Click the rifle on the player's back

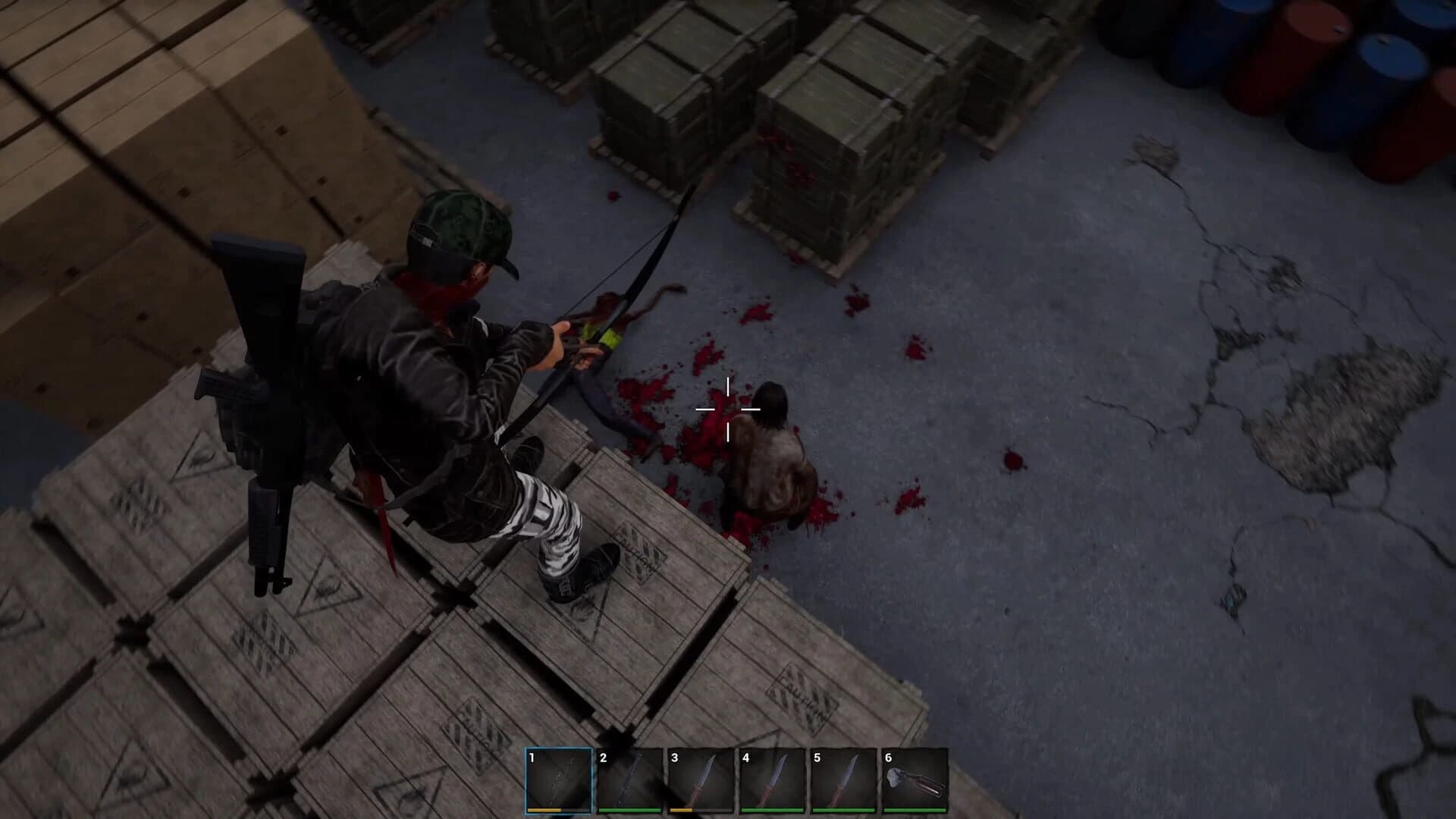pyautogui.click(x=262, y=394)
